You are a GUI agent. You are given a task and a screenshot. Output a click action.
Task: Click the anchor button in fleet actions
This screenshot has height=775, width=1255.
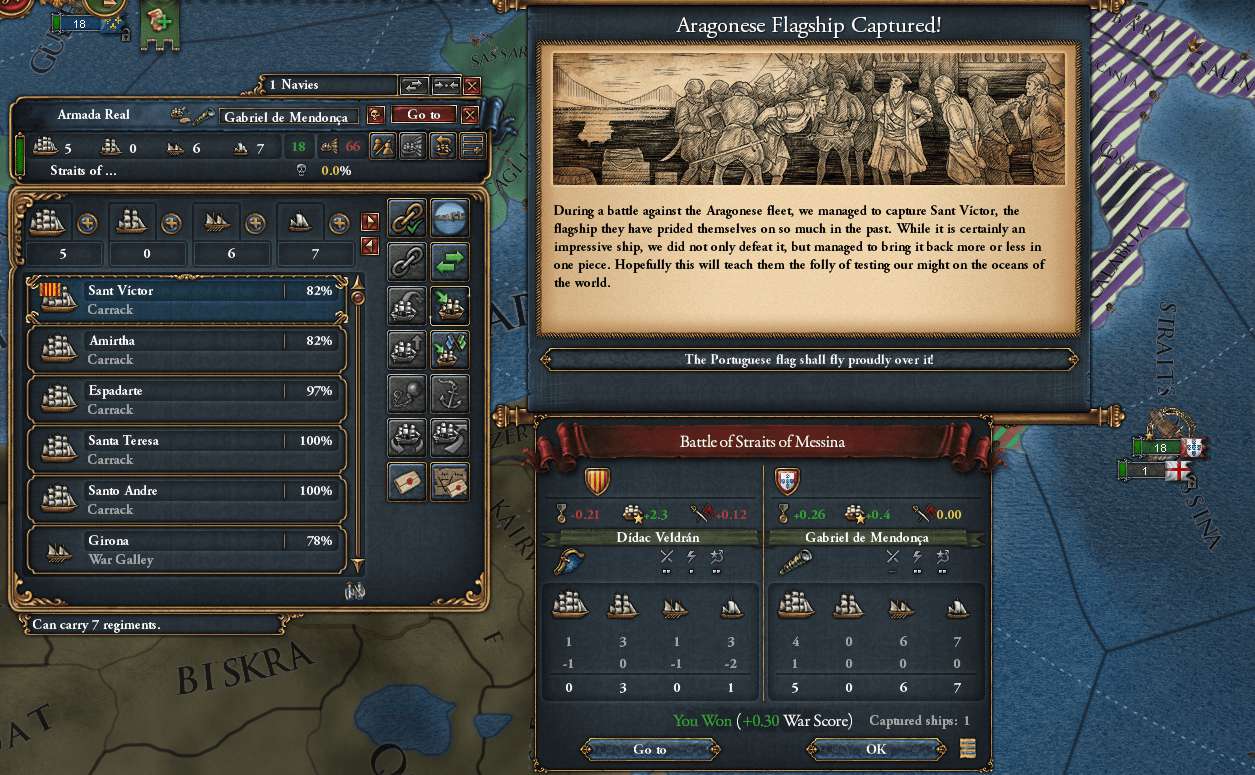coord(450,393)
